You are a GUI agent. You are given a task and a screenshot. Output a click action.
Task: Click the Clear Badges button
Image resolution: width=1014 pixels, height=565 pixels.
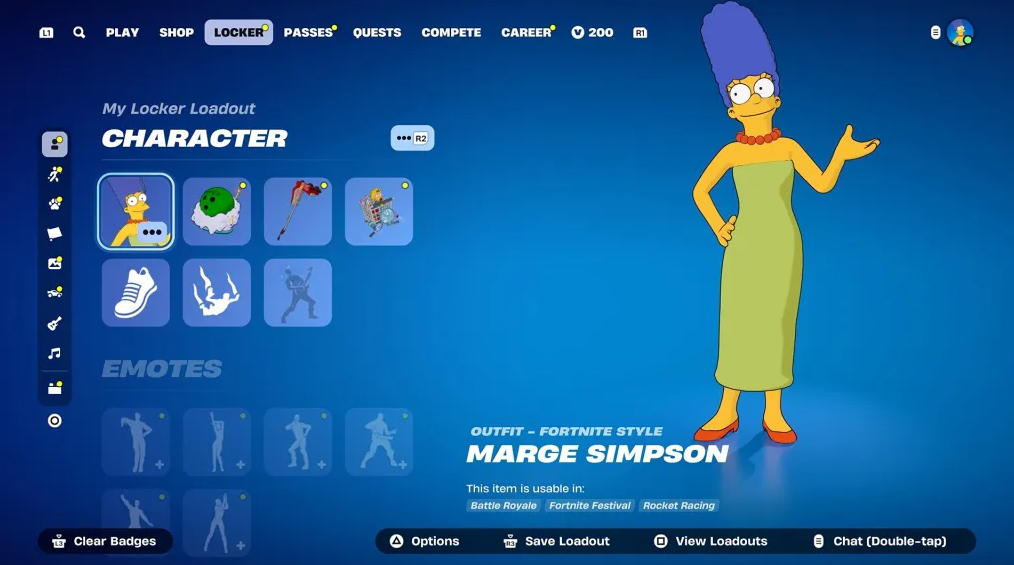pos(105,541)
